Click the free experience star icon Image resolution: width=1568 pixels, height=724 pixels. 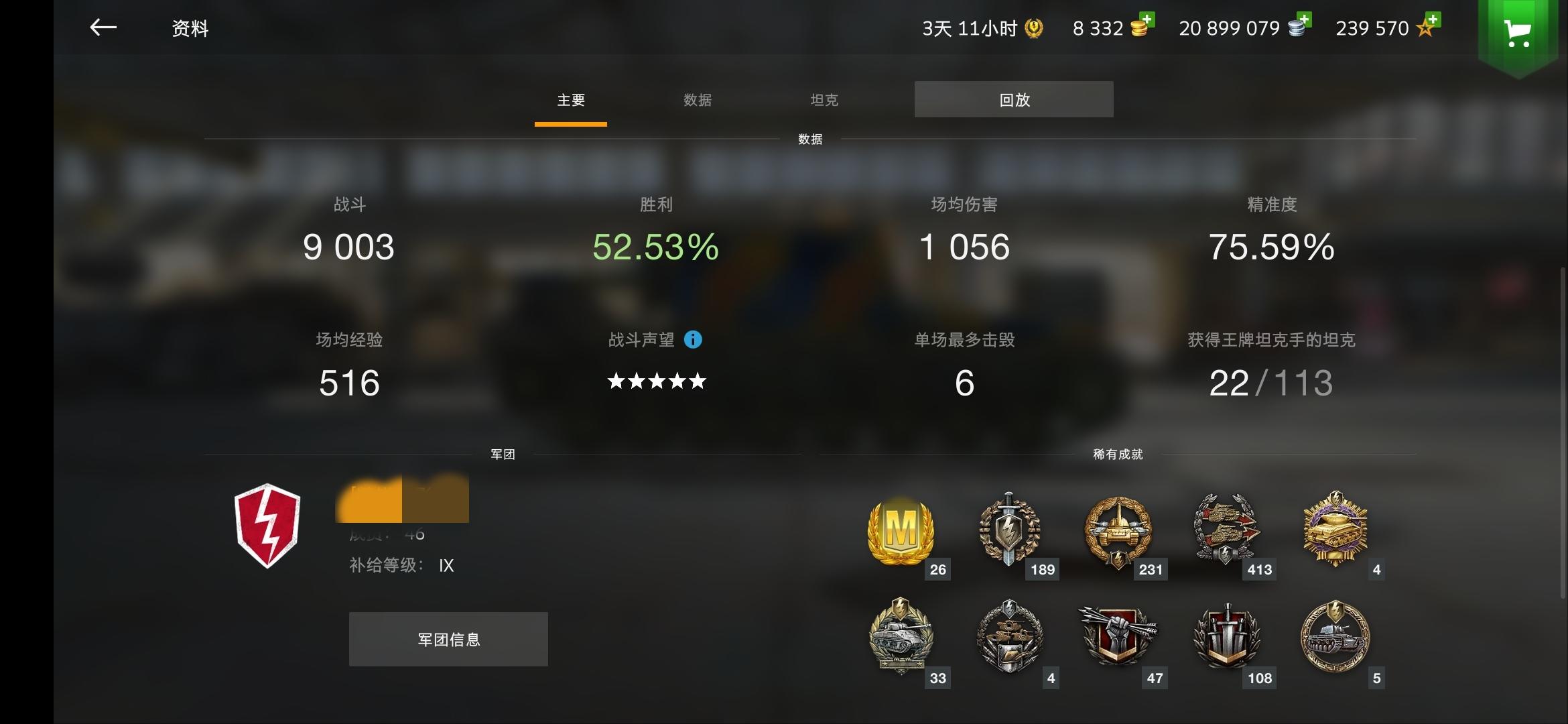click(1423, 28)
